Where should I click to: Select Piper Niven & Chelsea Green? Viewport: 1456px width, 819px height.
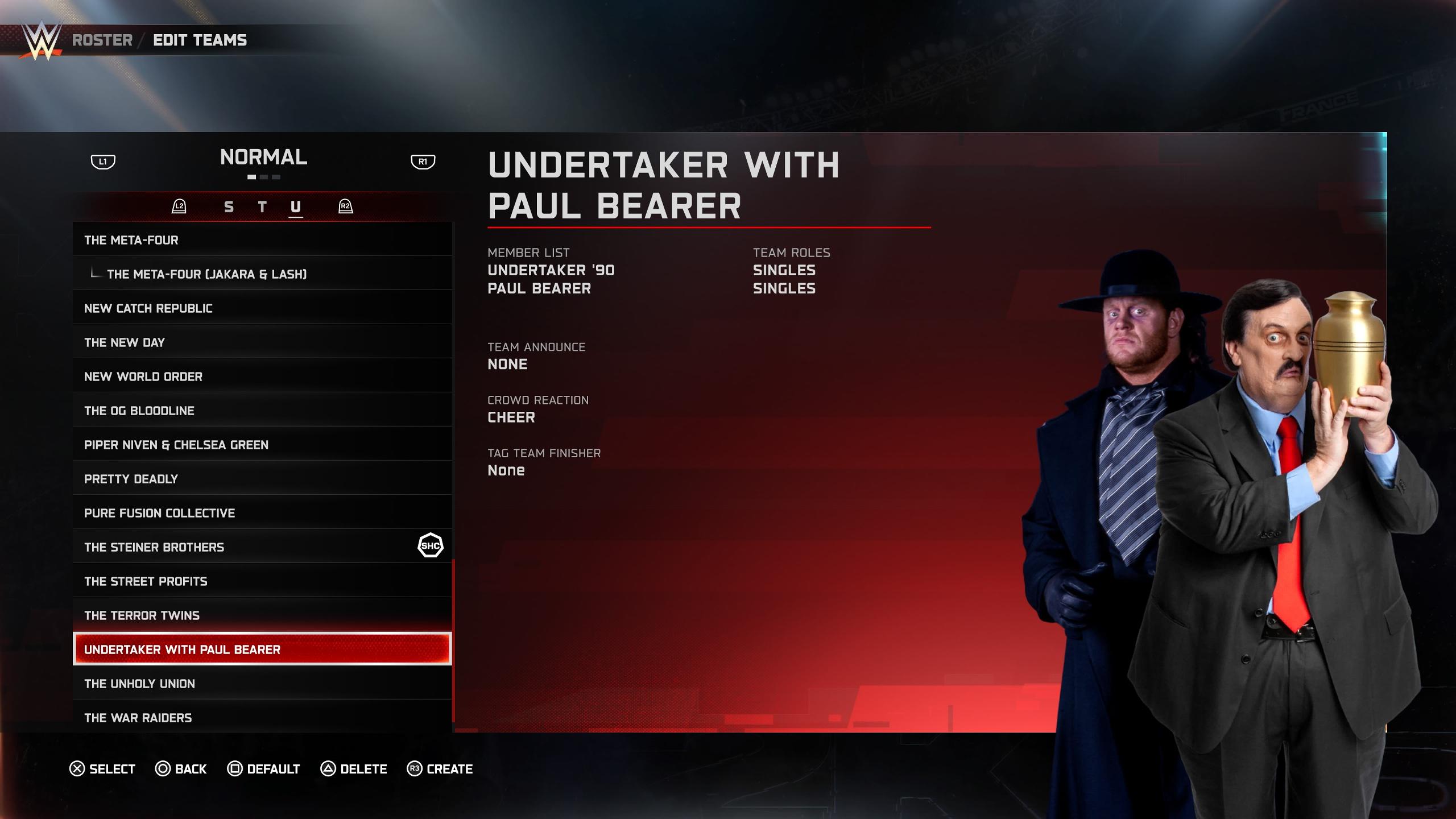pos(262,445)
